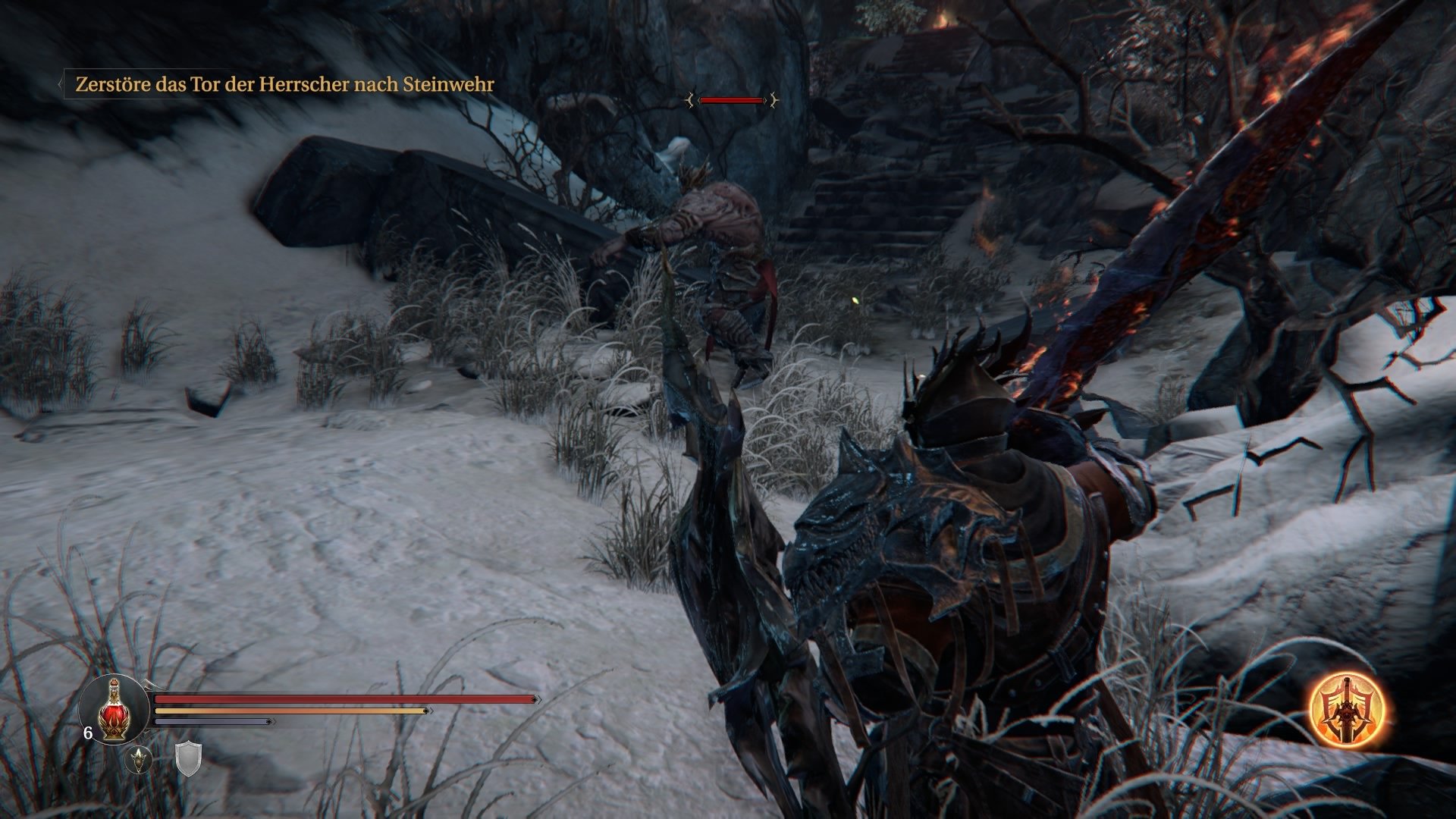Click the quest text 'nach Steinwehr'

click(425, 86)
